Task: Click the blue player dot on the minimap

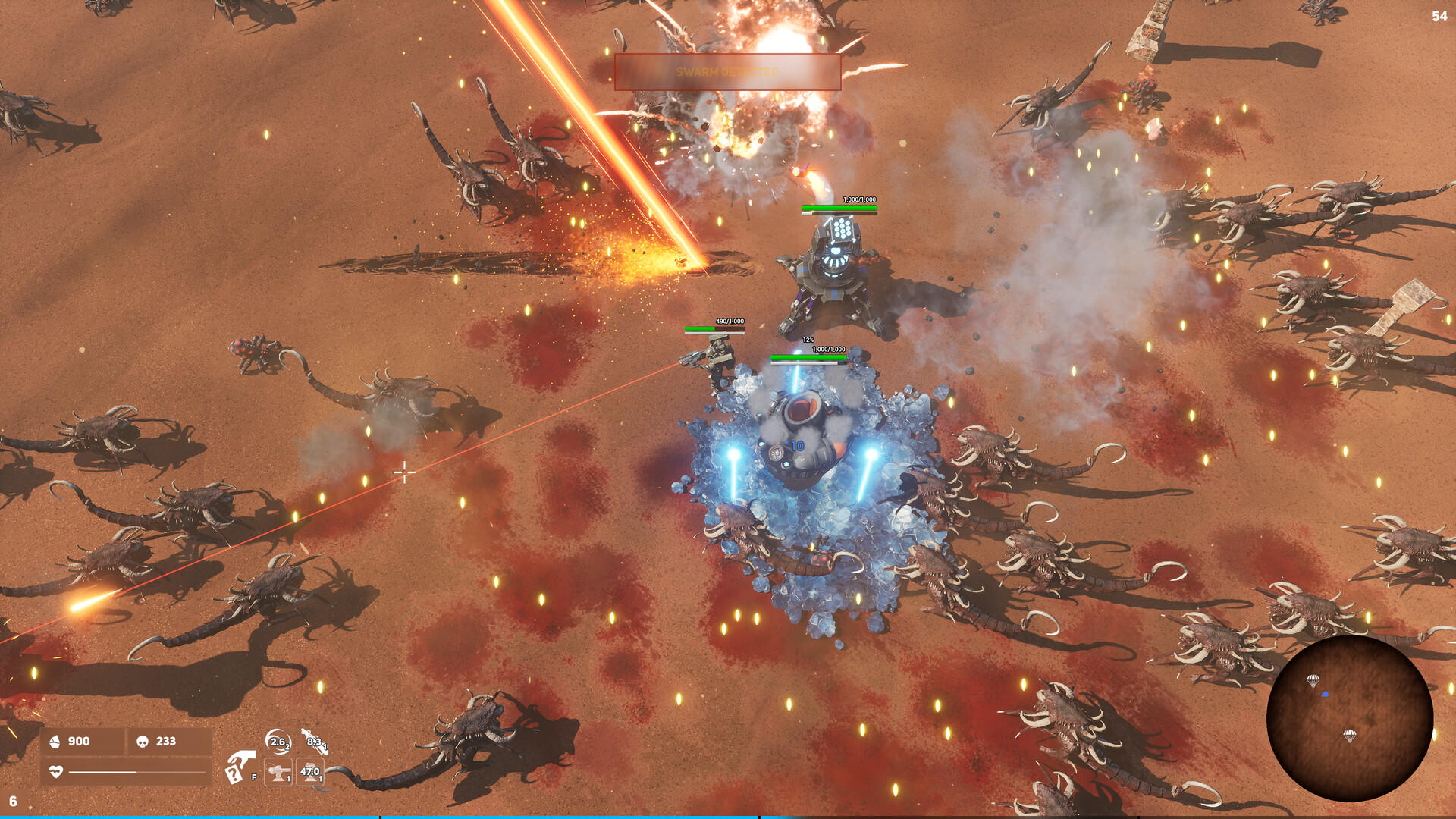Action: (1326, 694)
